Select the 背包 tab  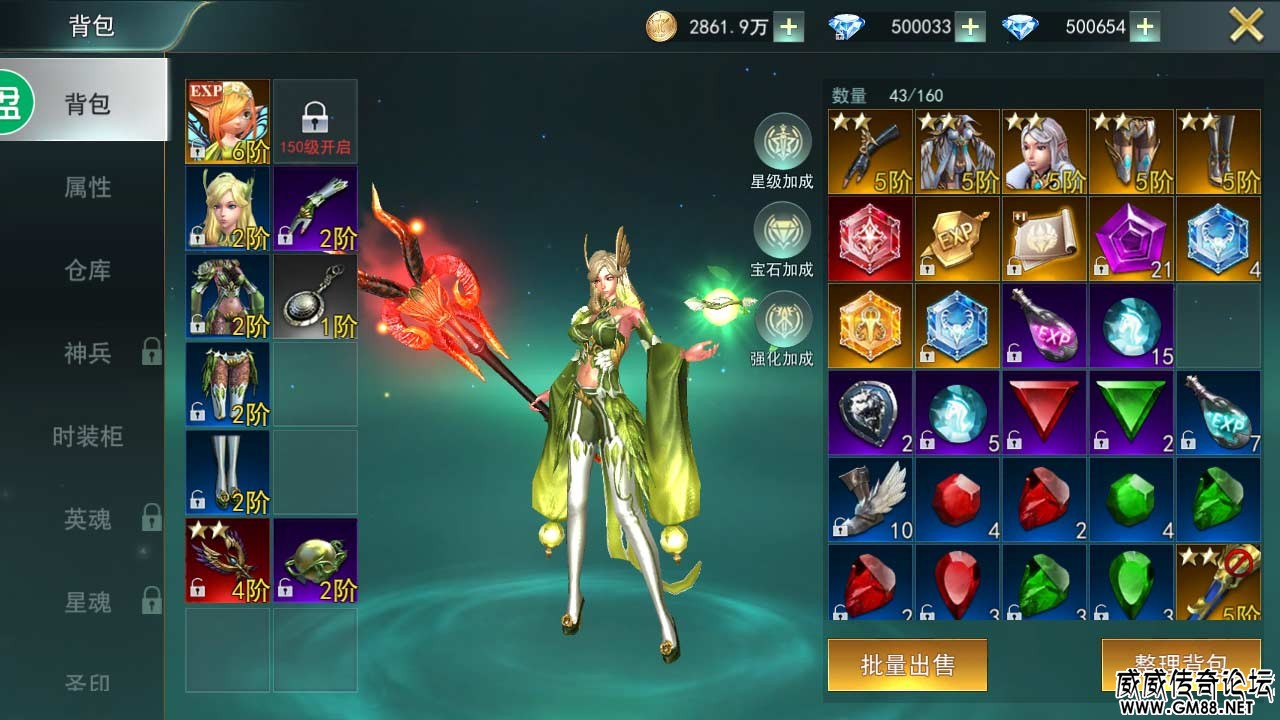(88, 104)
